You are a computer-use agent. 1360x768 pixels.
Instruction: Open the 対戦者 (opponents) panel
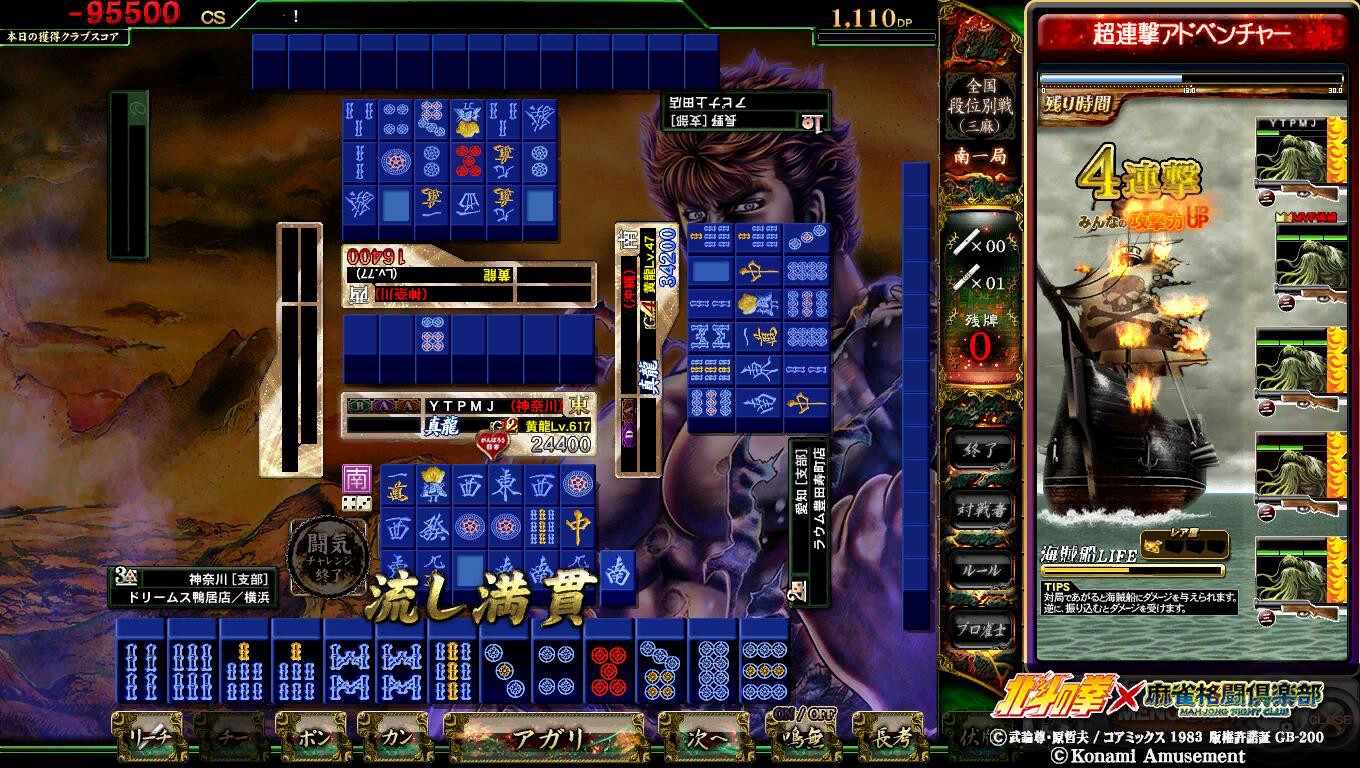click(981, 509)
